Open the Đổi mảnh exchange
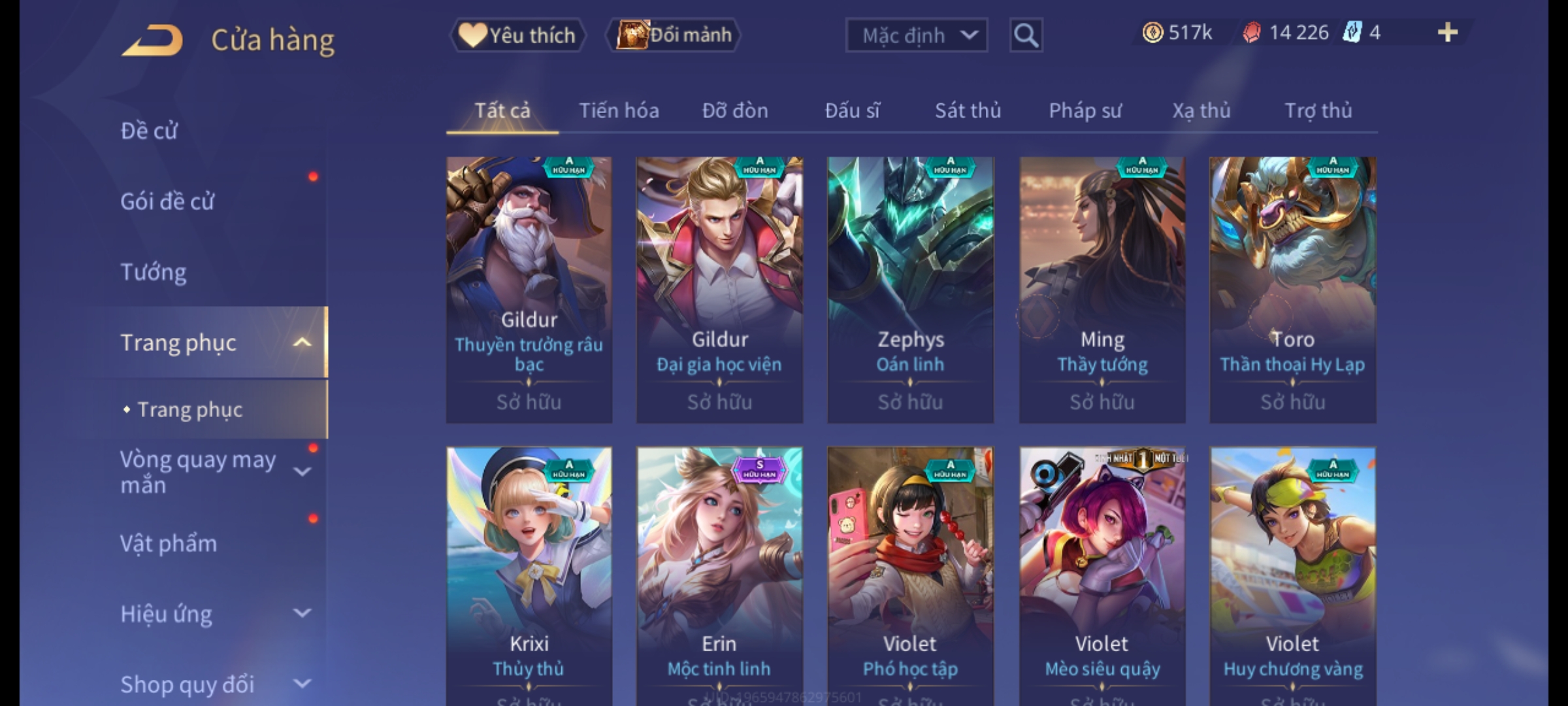Screen dimensions: 1568x706 coord(674,35)
